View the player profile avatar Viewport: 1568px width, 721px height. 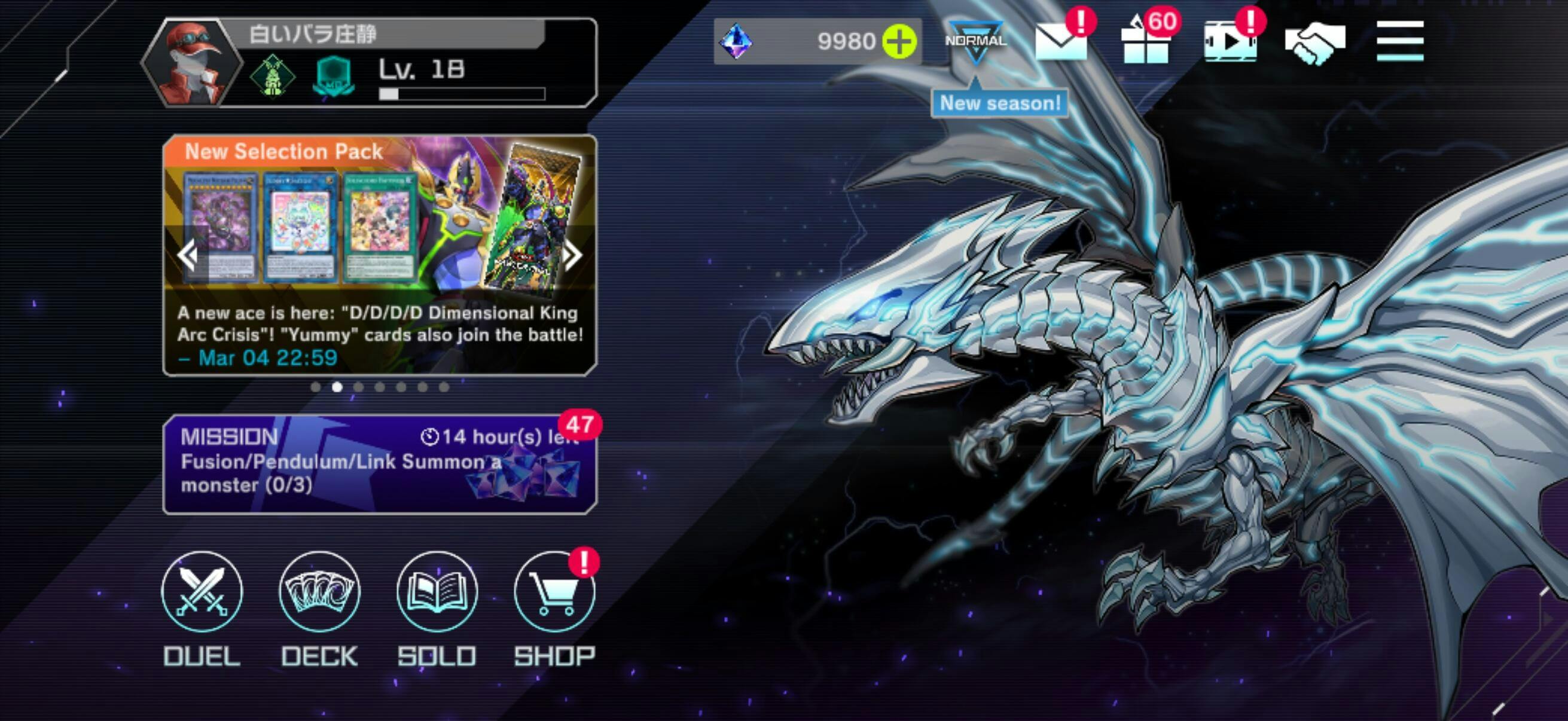tap(192, 63)
